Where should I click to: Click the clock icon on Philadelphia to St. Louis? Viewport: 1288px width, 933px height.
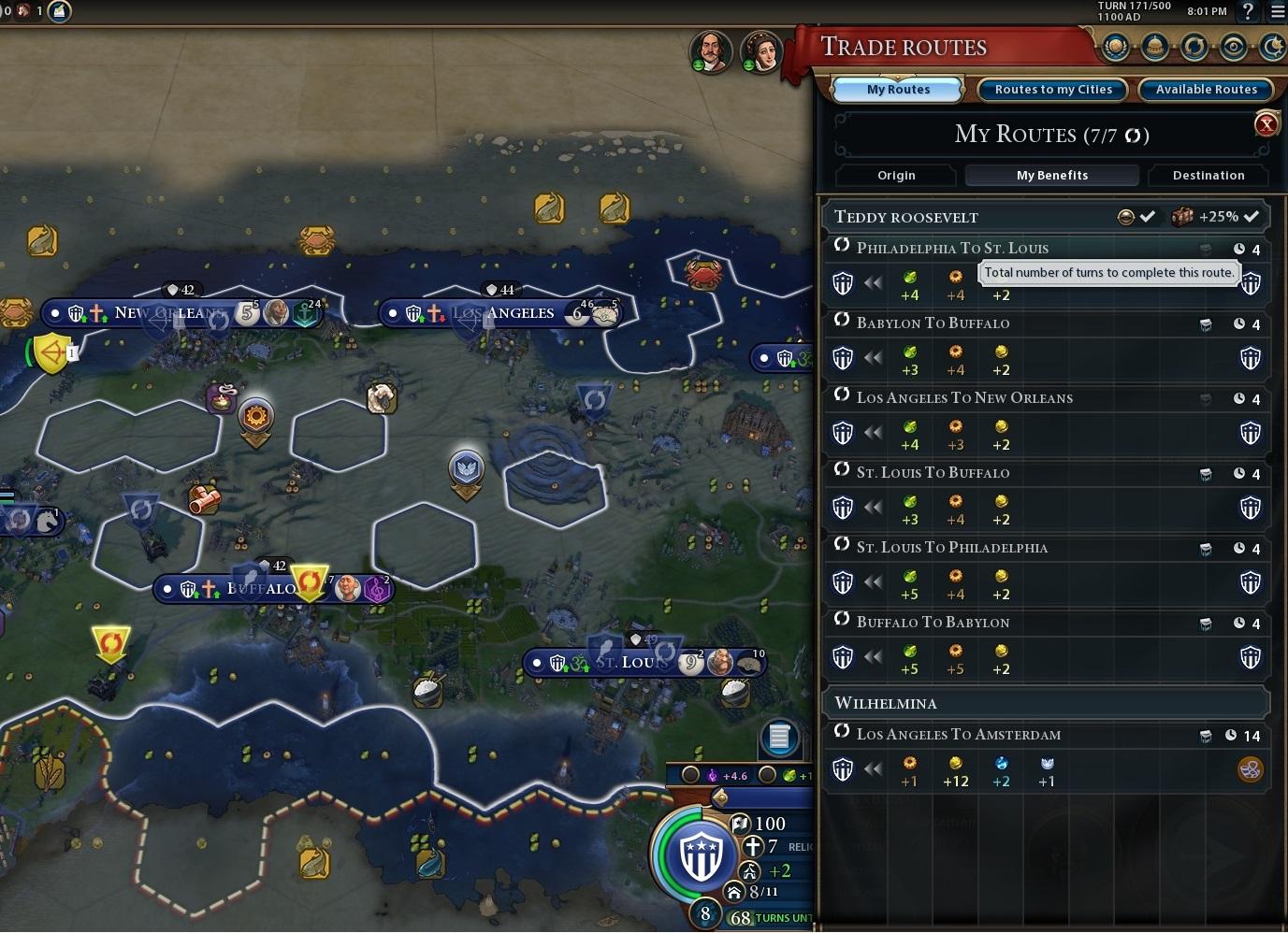[1237, 249]
